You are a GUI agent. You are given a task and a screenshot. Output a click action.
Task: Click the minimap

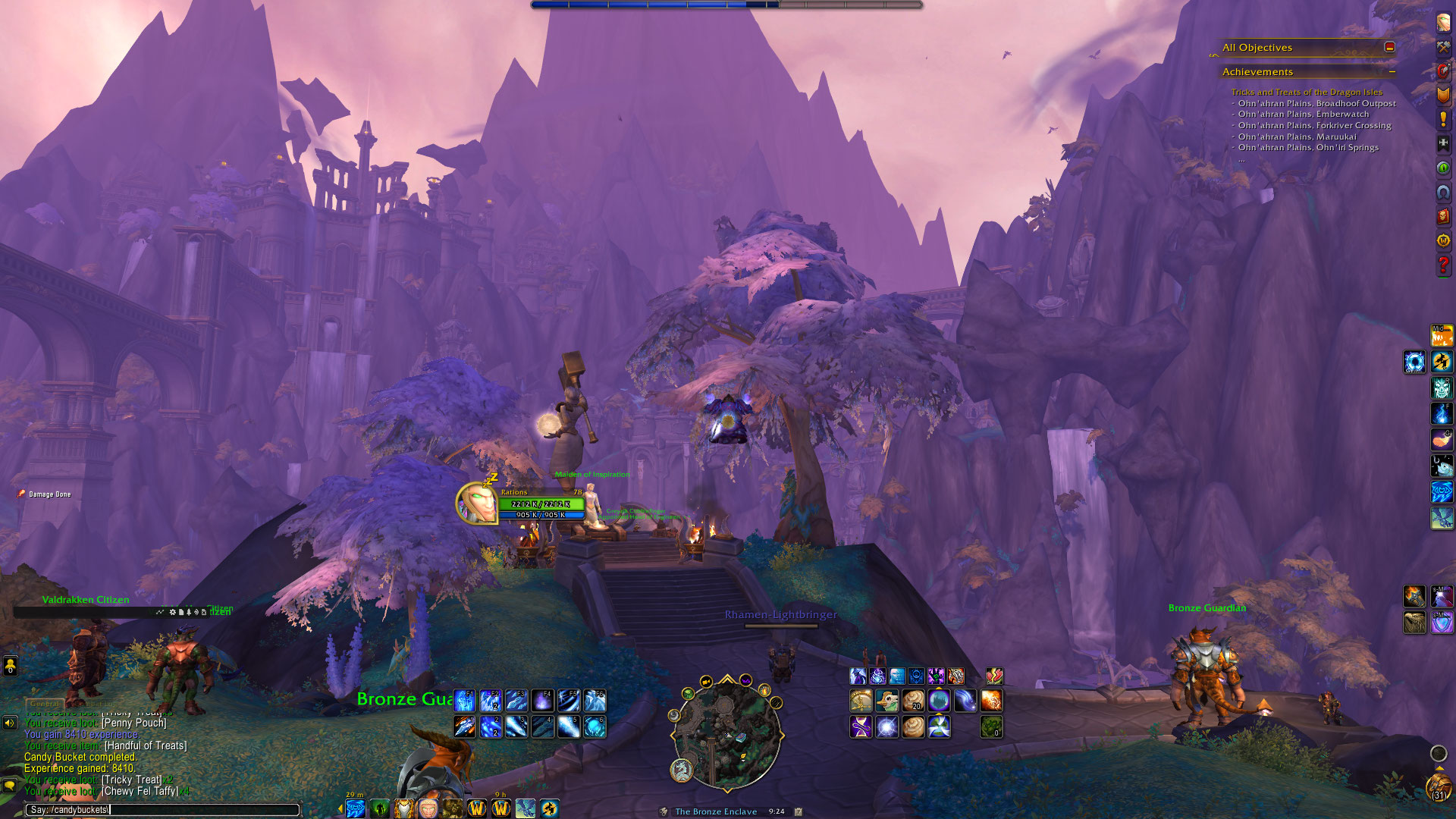[x=726, y=733]
